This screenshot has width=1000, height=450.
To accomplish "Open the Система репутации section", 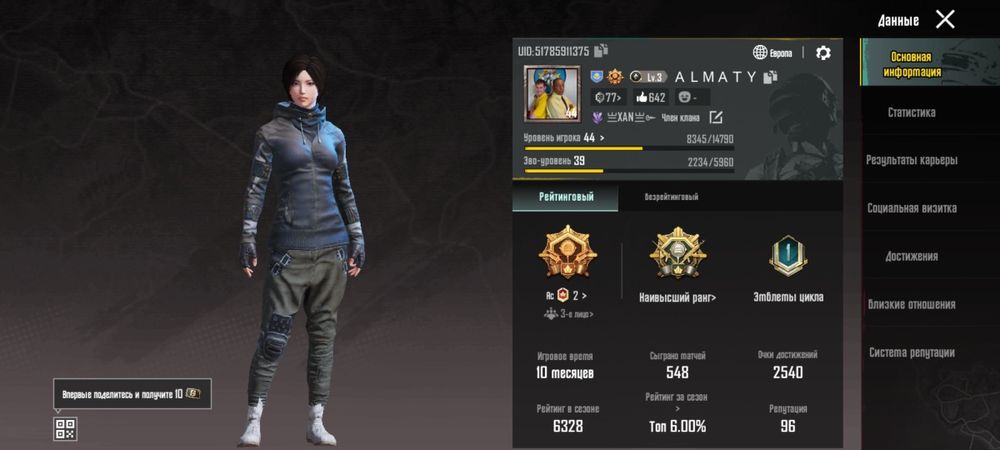I will 911,352.
